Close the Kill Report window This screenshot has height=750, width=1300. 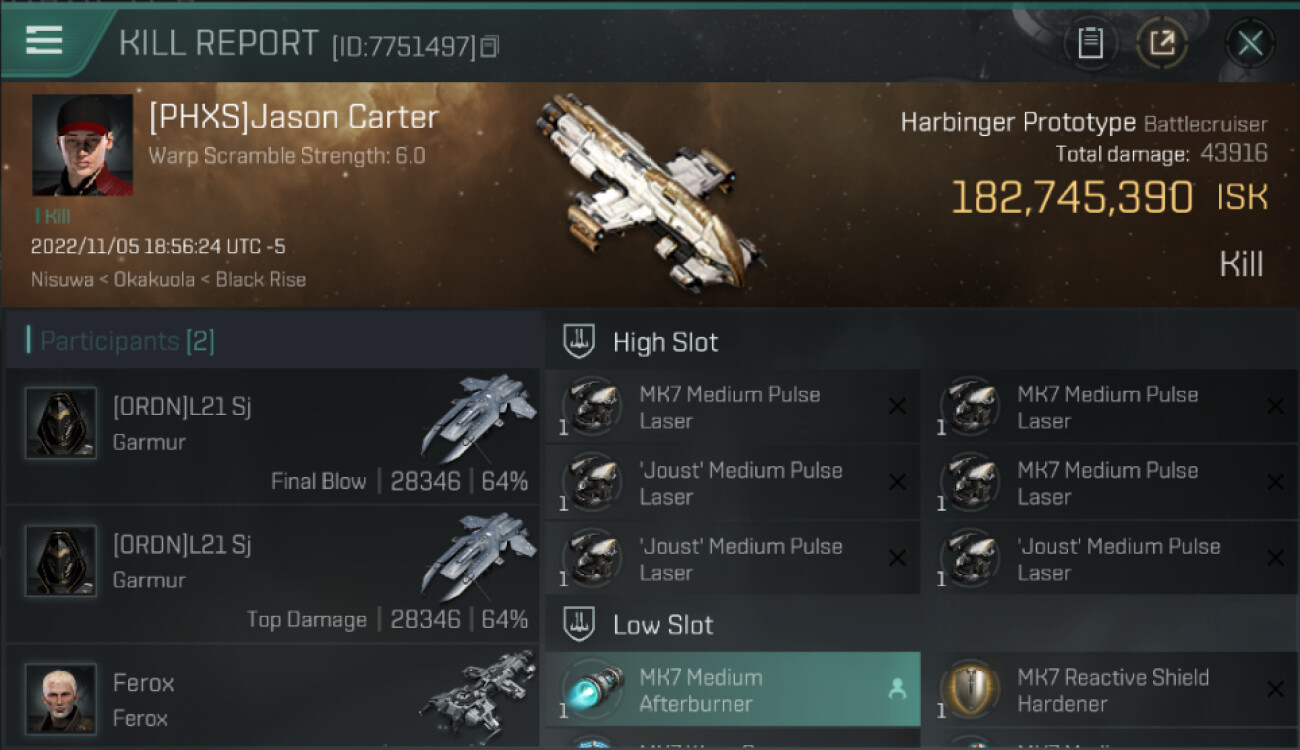click(1250, 43)
